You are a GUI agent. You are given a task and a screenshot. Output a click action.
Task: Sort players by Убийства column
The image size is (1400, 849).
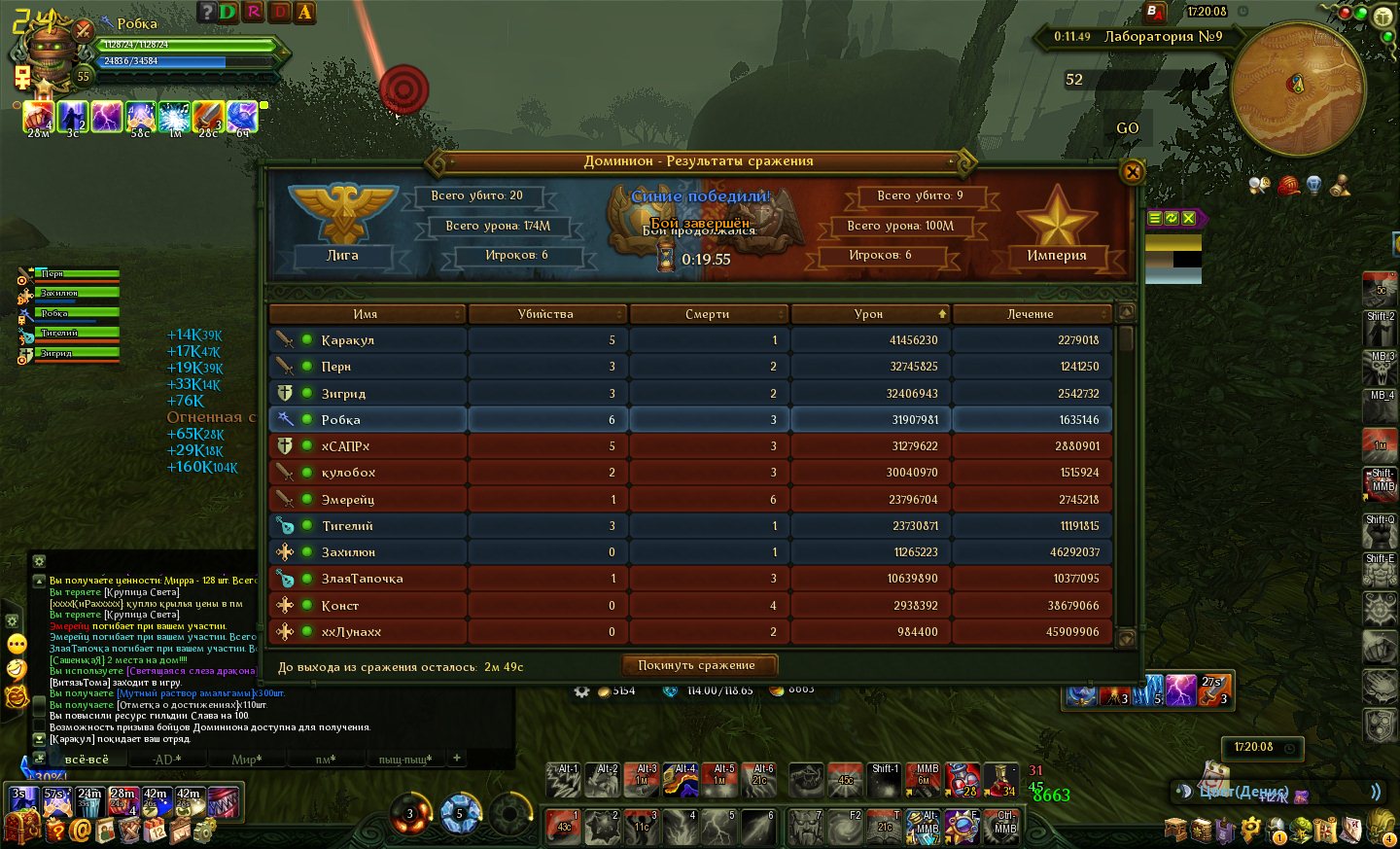click(x=546, y=314)
